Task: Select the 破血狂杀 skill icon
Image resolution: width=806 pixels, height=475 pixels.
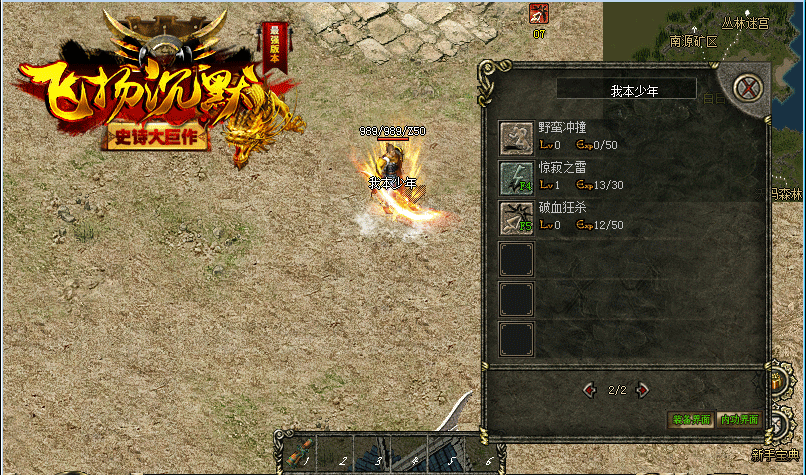Action: [517, 218]
